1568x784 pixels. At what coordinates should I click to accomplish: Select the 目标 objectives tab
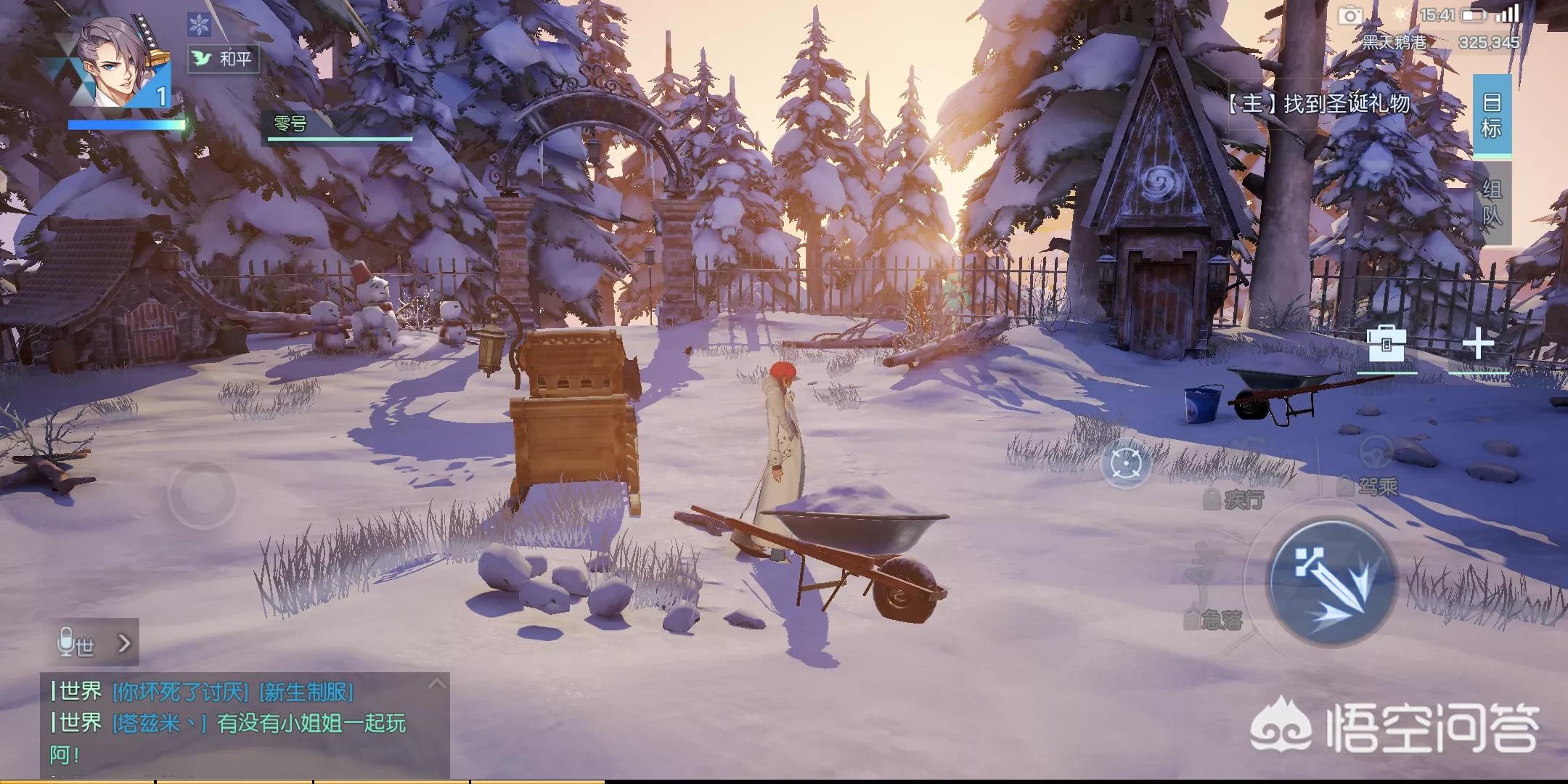tap(1492, 115)
